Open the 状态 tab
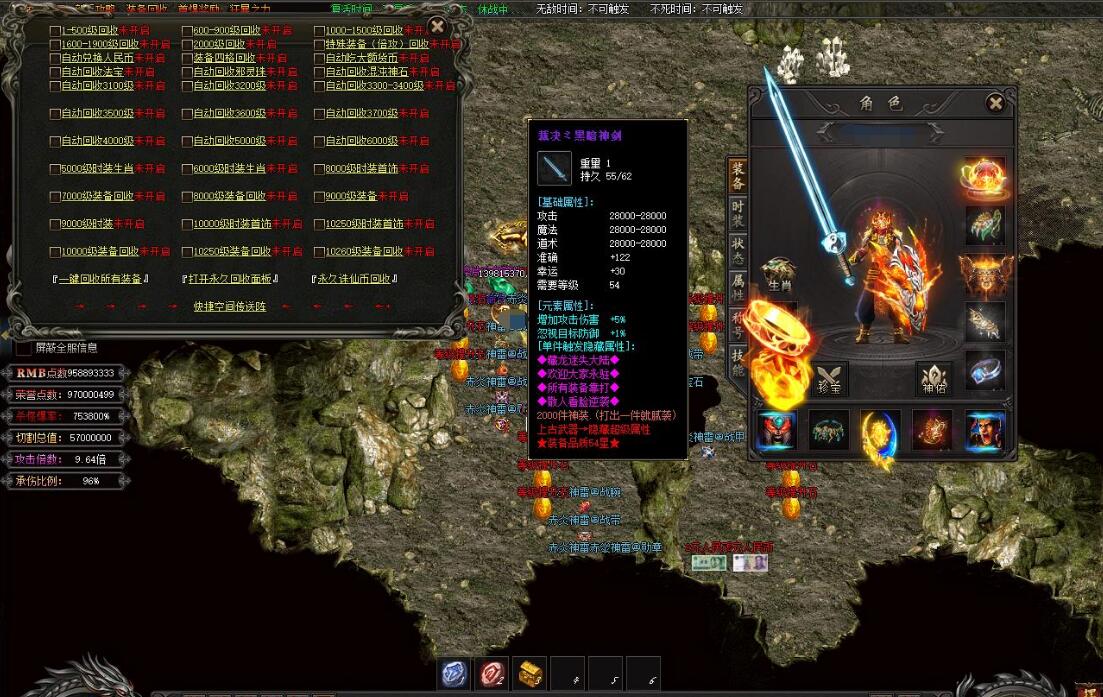This screenshot has width=1103, height=697. point(737,247)
